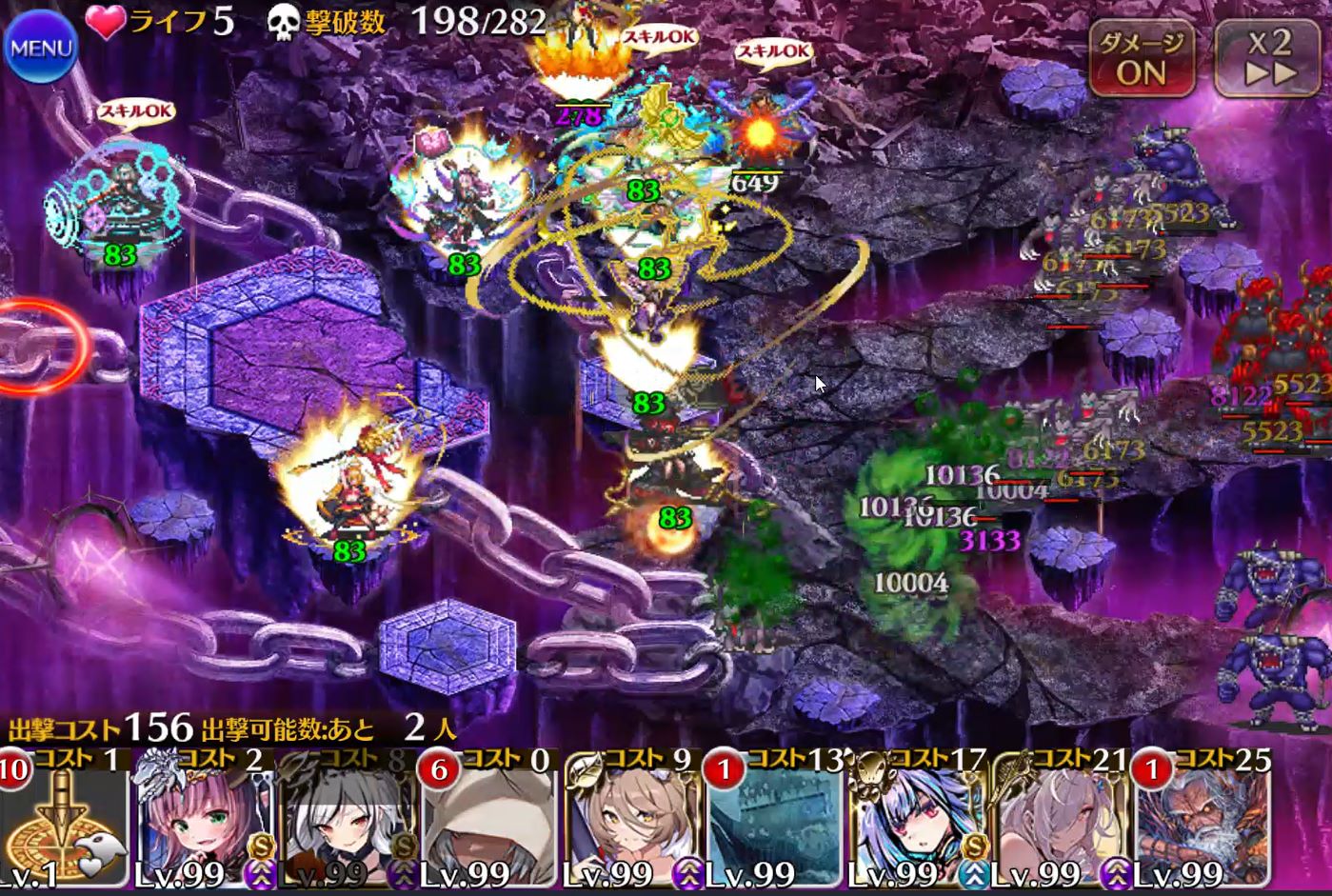Select the cost 9 light-brown-haired unit card
Image resolution: width=1332 pixels, height=896 pixels.
tap(631, 821)
